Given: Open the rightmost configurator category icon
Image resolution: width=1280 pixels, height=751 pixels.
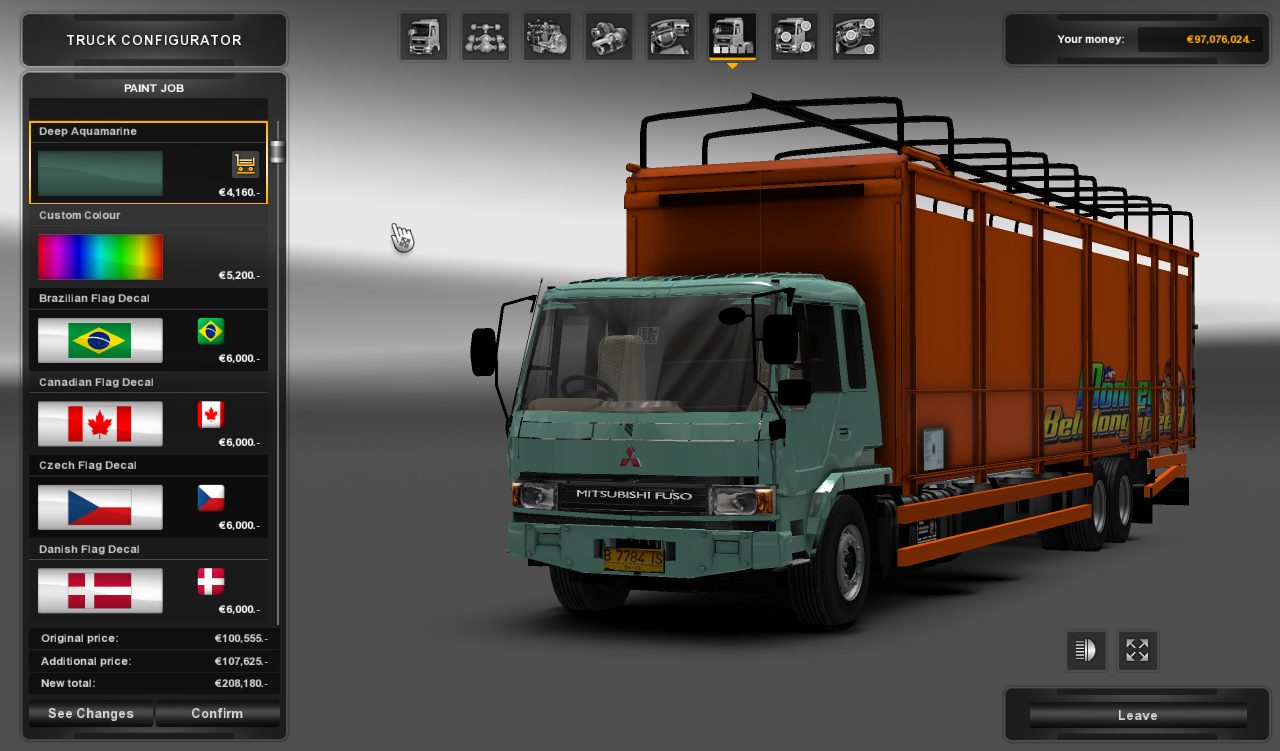Looking at the screenshot, I should coord(856,35).
